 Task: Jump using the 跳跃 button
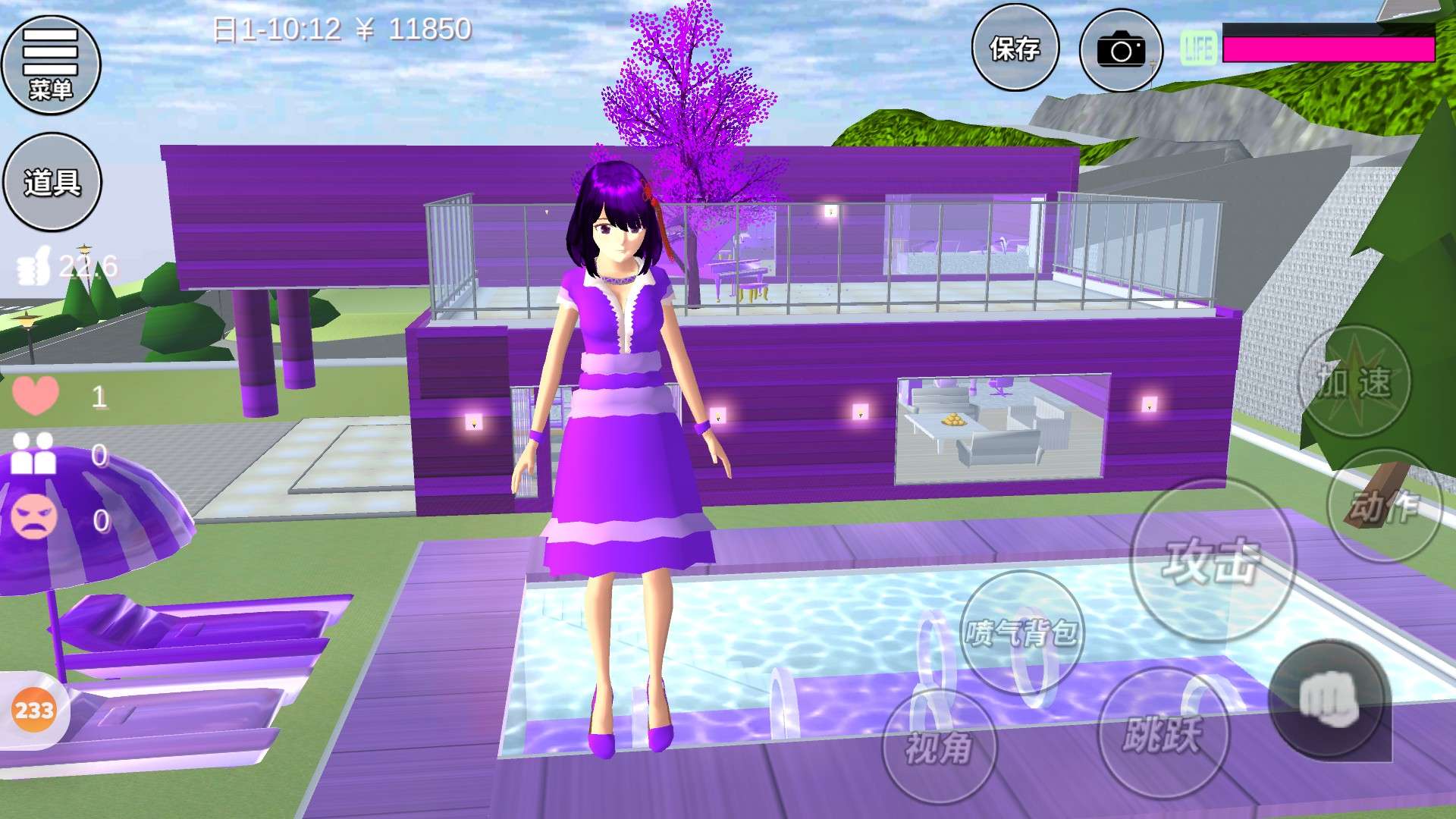1163,733
